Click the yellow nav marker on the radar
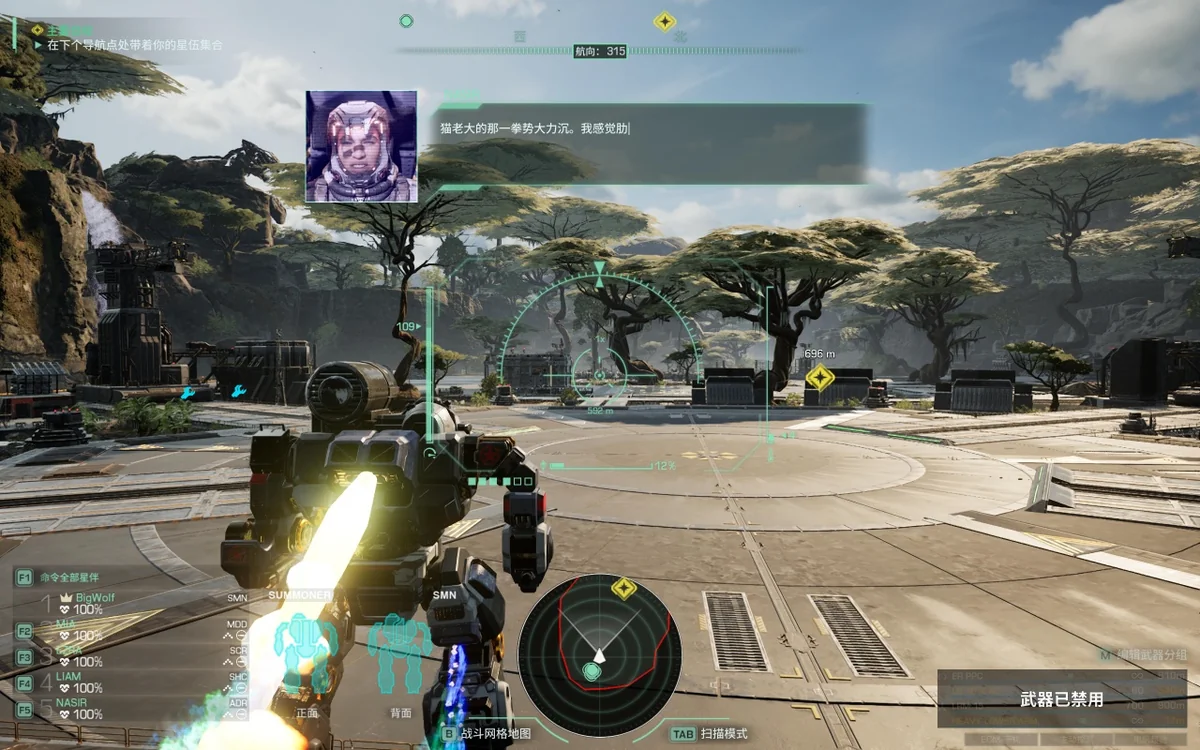The height and width of the screenshot is (750, 1200). (624, 588)
